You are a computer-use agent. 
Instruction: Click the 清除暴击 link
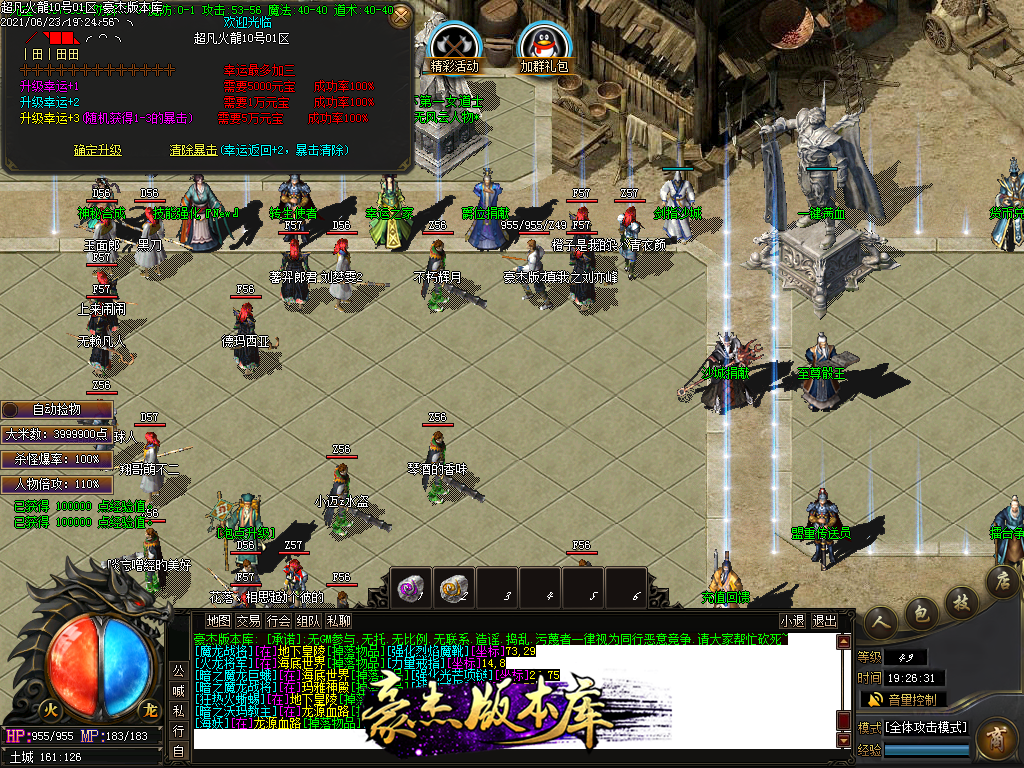(194, 150)
